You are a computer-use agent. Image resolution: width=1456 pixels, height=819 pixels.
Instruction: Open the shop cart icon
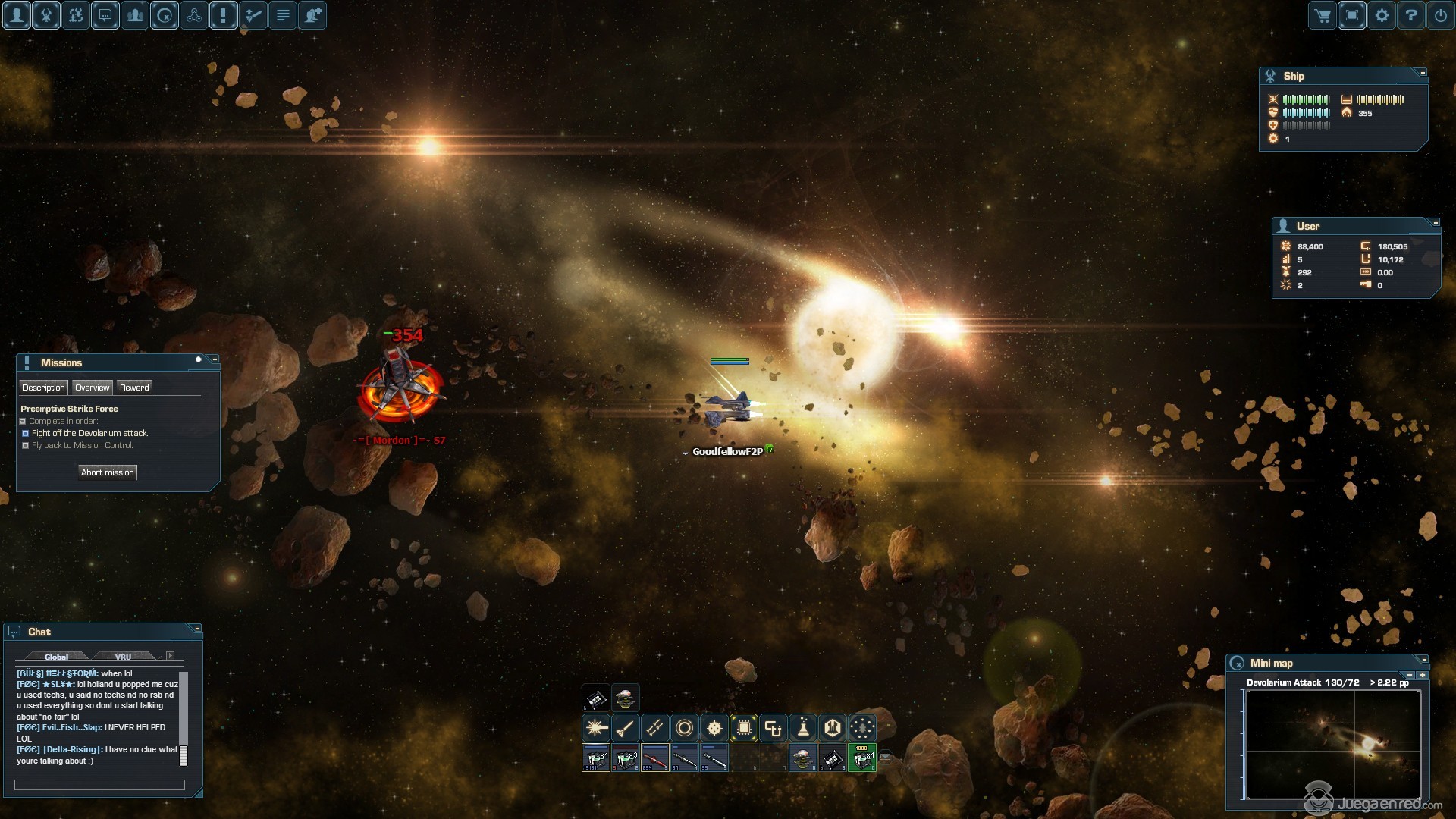[x=1323, y=15]
